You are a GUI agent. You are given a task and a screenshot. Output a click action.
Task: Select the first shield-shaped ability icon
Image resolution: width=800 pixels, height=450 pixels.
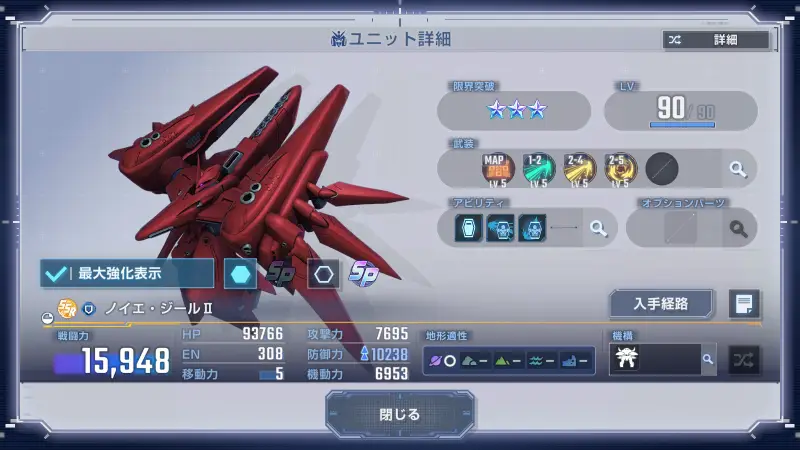[x=469, y=228]
